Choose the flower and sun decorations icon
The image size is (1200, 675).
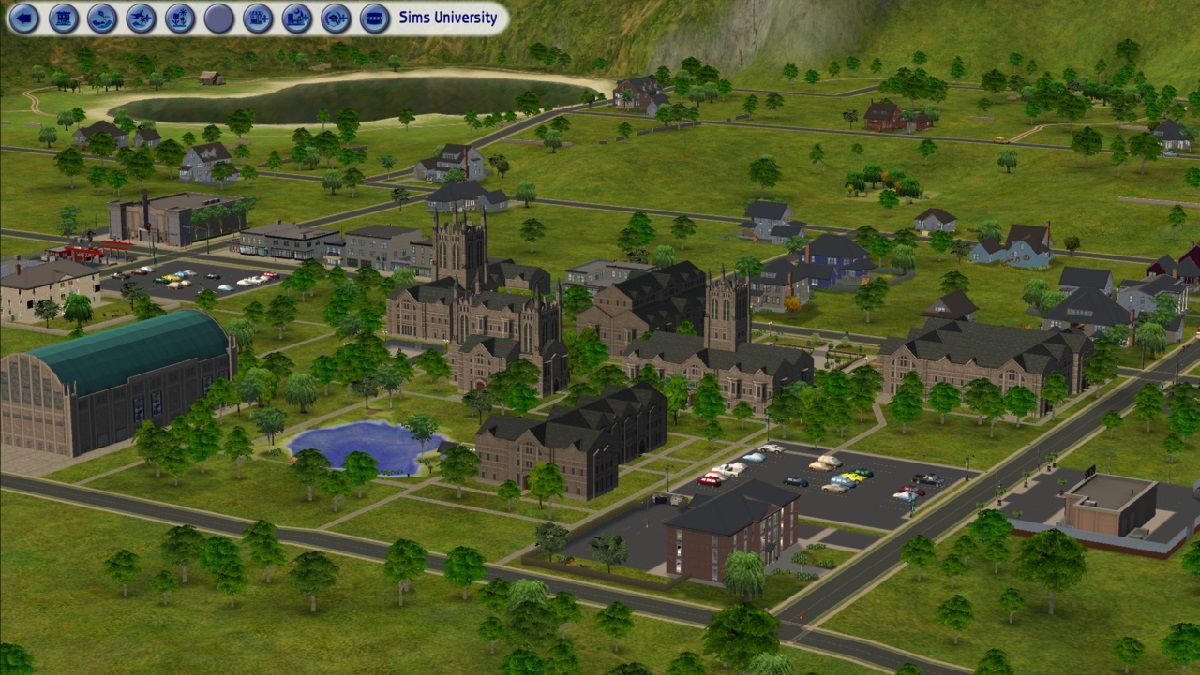coord(180,18)
